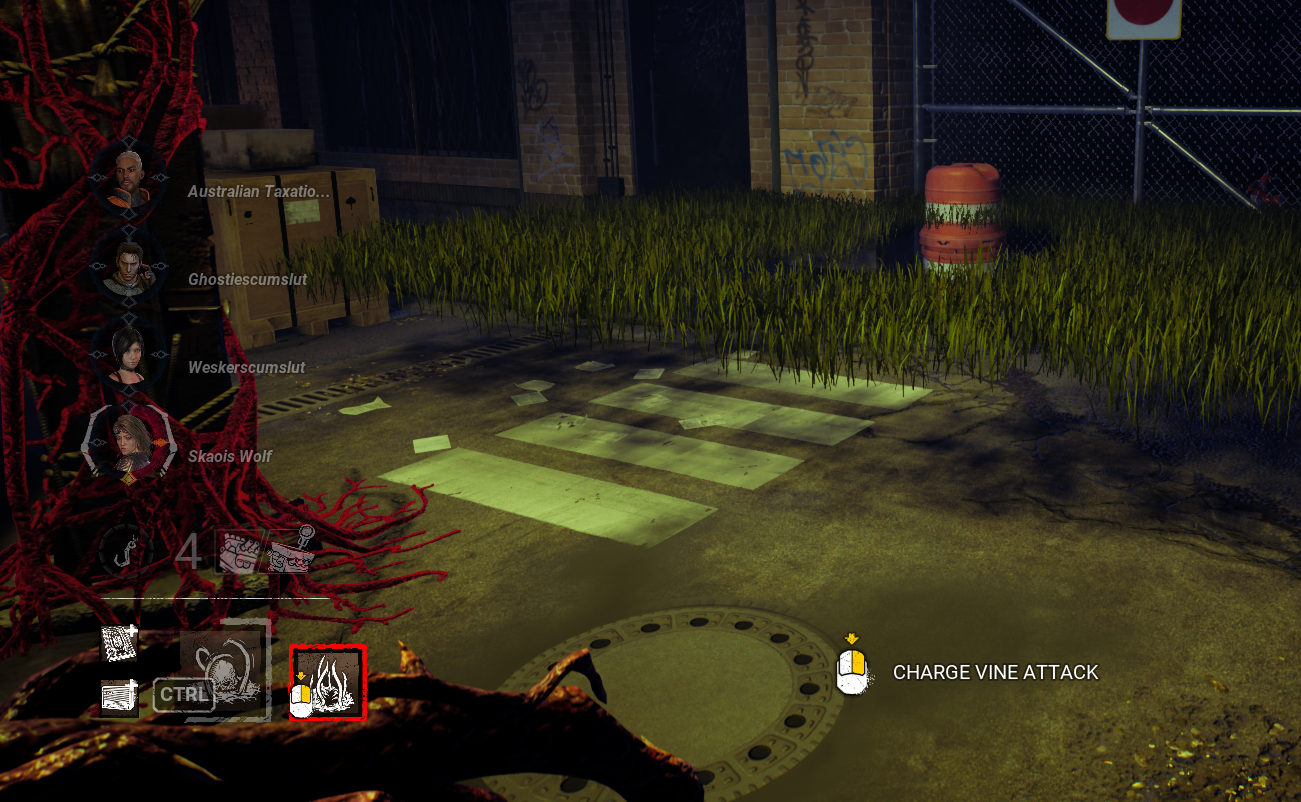Activate the red-framed vine attack icon
The width and height of the screenshot is (1301, 802).
tap(328, 682)
